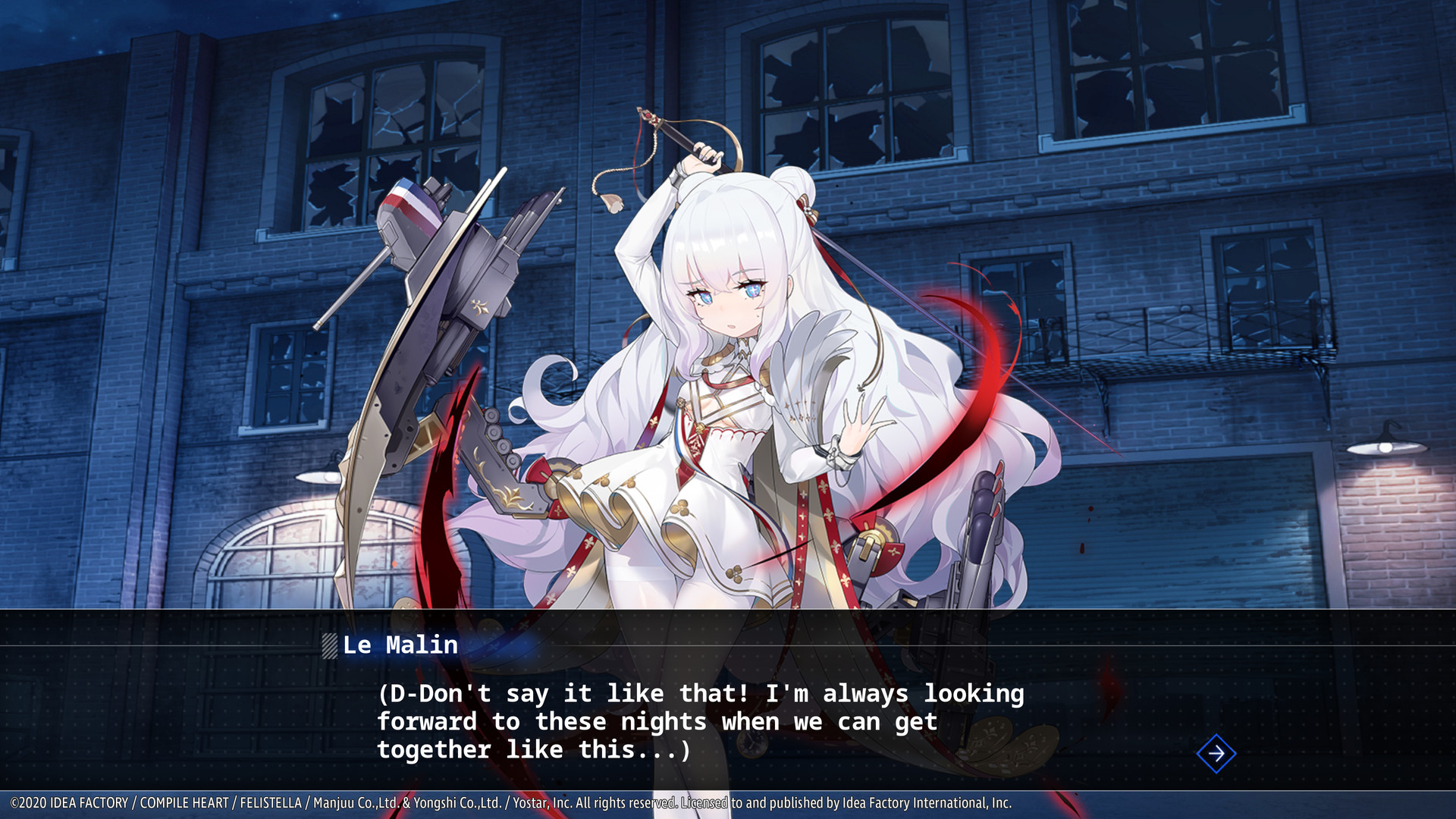Advance the dialogue with the next button
The width and height of the screenshot is (1456, 819).
click(x=1215, y=755)
